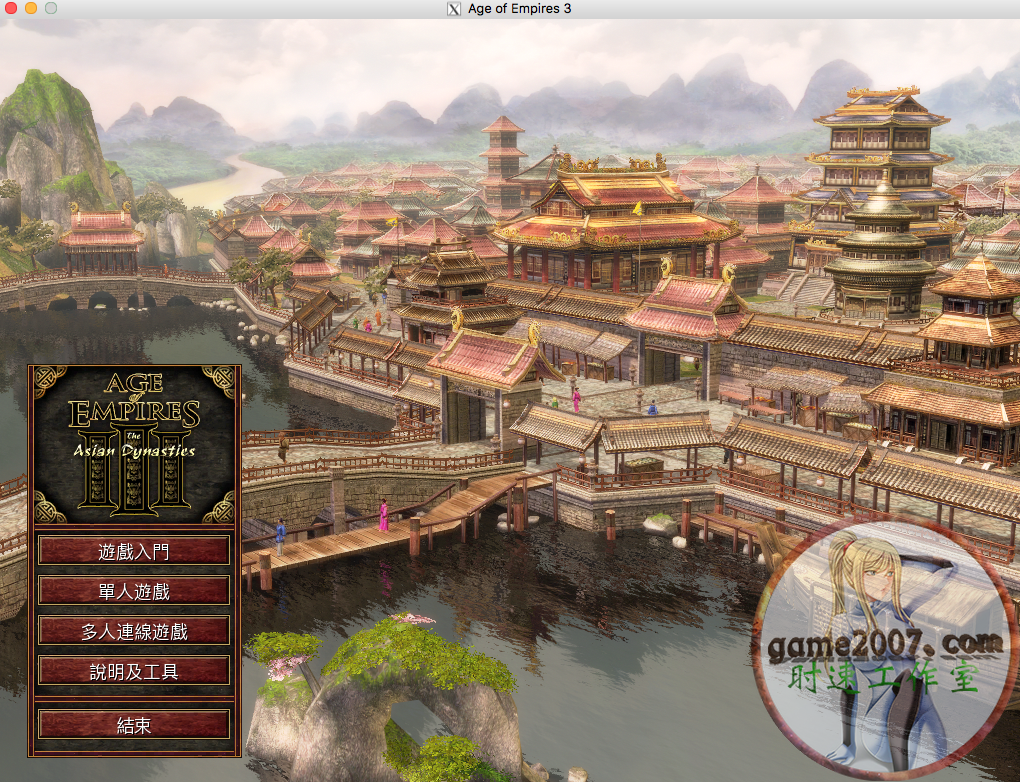This screenshot has width=1020, height=782.
Task: Open 說明及工具 help and tools
Action: click(x=134, y=671)
